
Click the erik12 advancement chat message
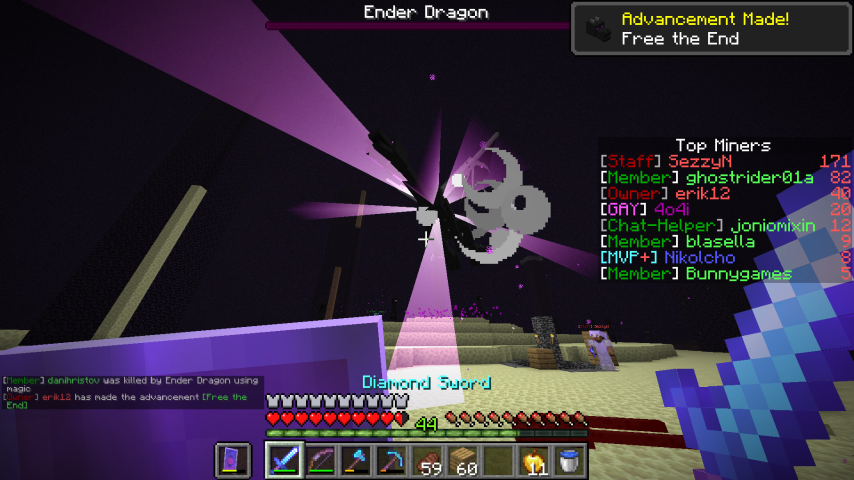(x=130, y=401)
